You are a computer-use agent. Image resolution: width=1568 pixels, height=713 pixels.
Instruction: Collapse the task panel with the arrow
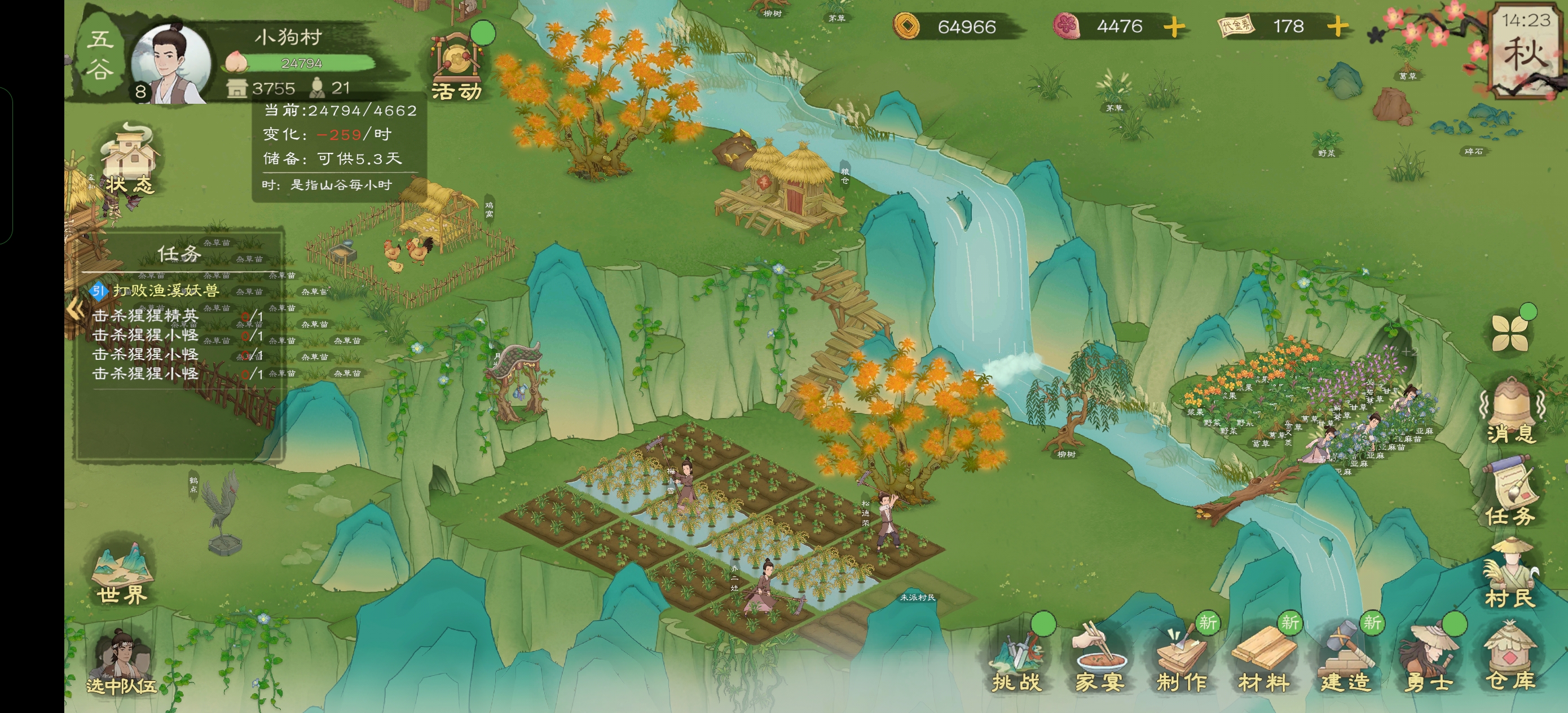tap(76, 309)
